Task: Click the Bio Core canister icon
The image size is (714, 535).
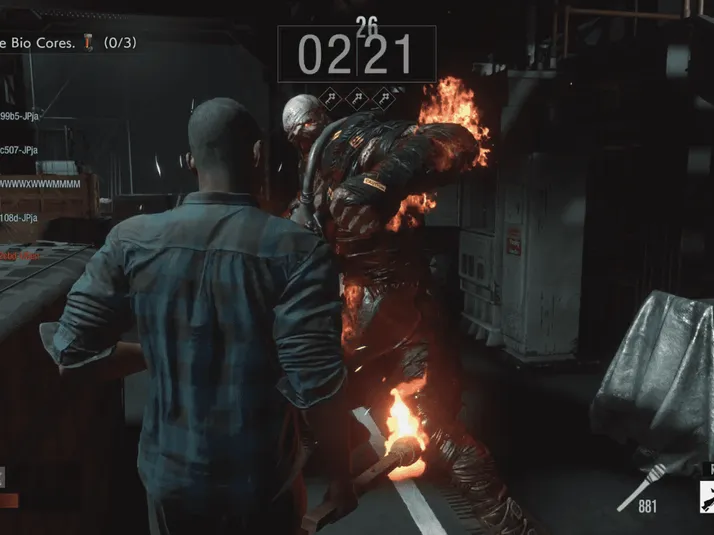Action: pyautogui.click(x=89, y=43)
